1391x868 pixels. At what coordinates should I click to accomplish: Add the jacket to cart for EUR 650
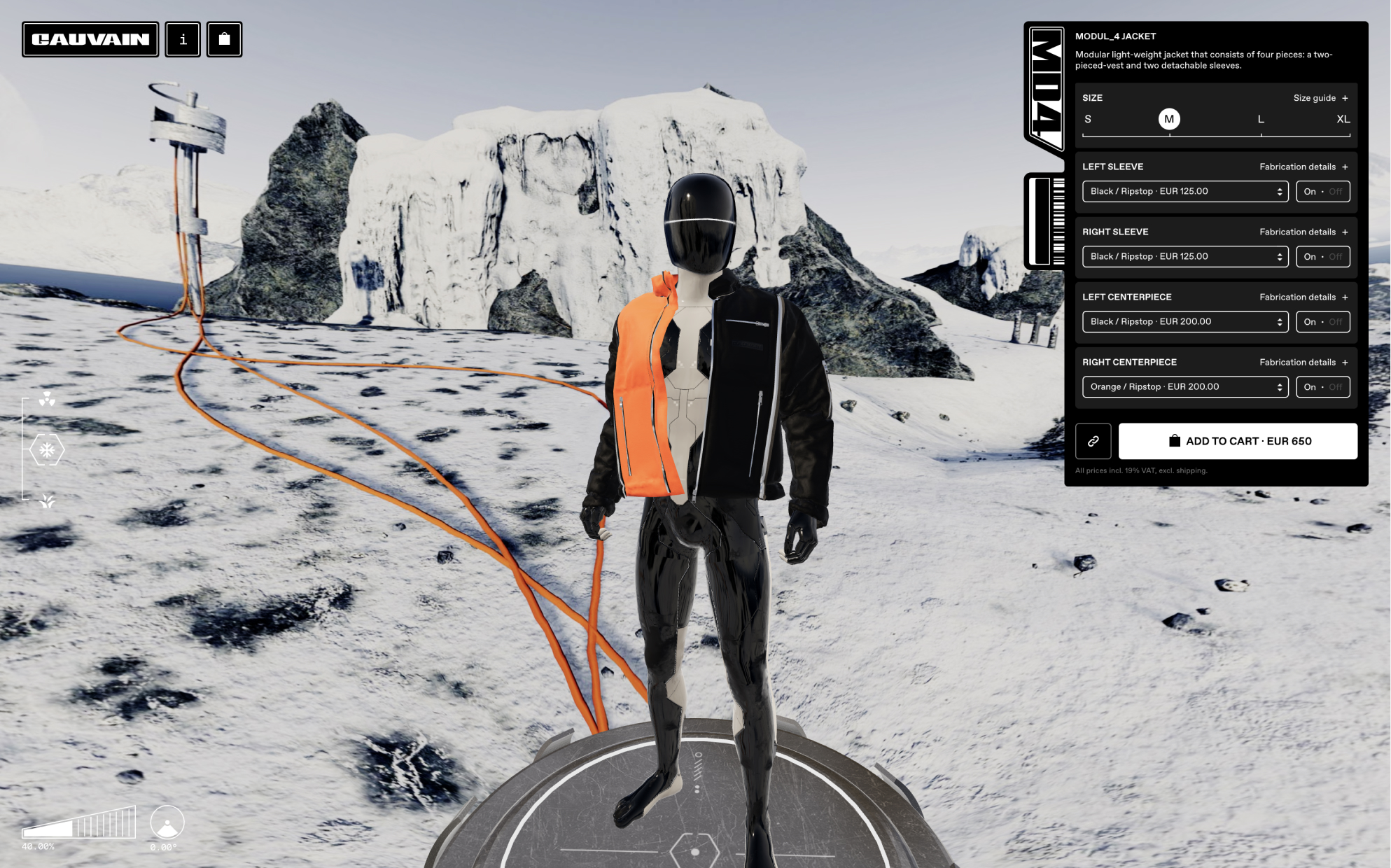pyautogui.click(x=1237, y=441)
